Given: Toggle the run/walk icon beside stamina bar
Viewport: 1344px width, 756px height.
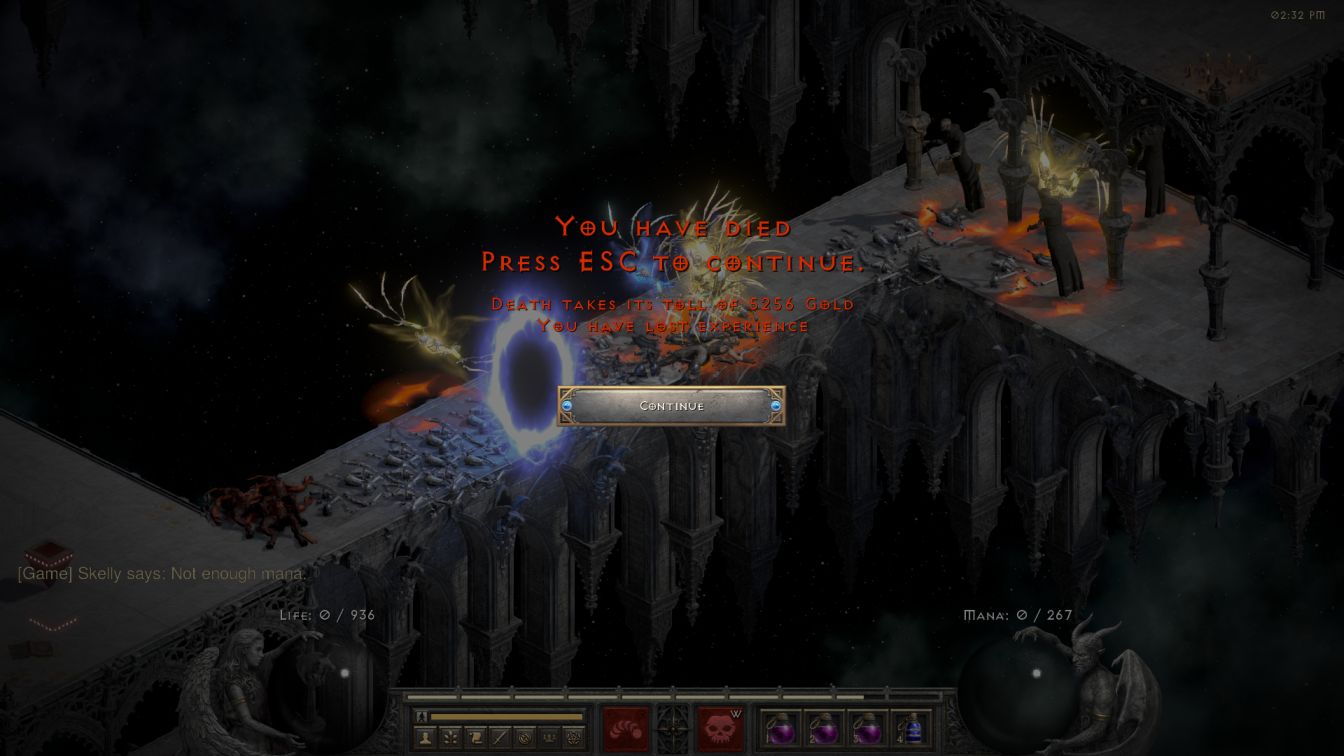Looking at the screenshot, I should 422,716.
